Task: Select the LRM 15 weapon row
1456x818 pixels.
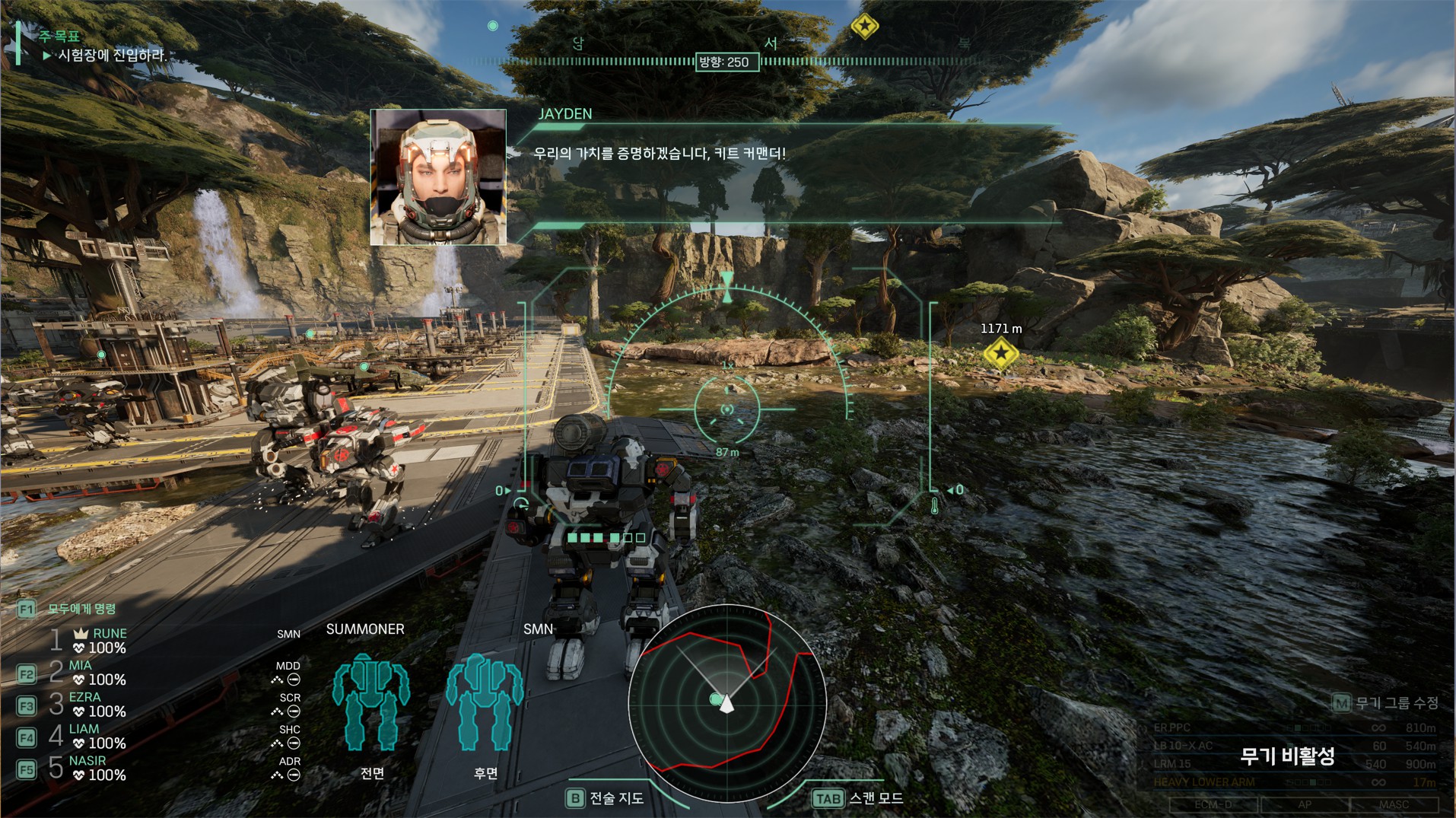Action: coord(1293,764)
